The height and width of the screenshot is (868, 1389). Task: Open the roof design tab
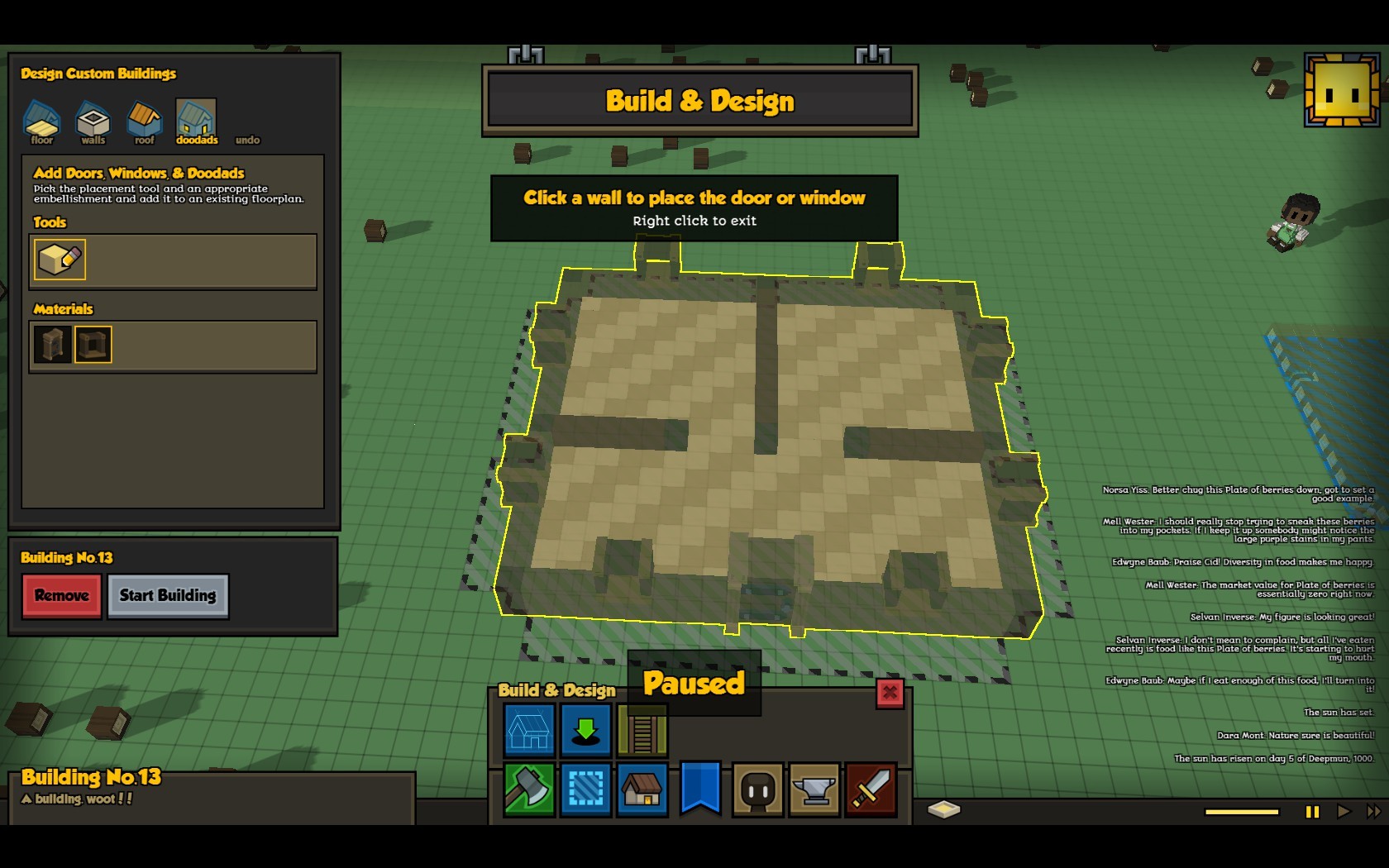[144, 122]
